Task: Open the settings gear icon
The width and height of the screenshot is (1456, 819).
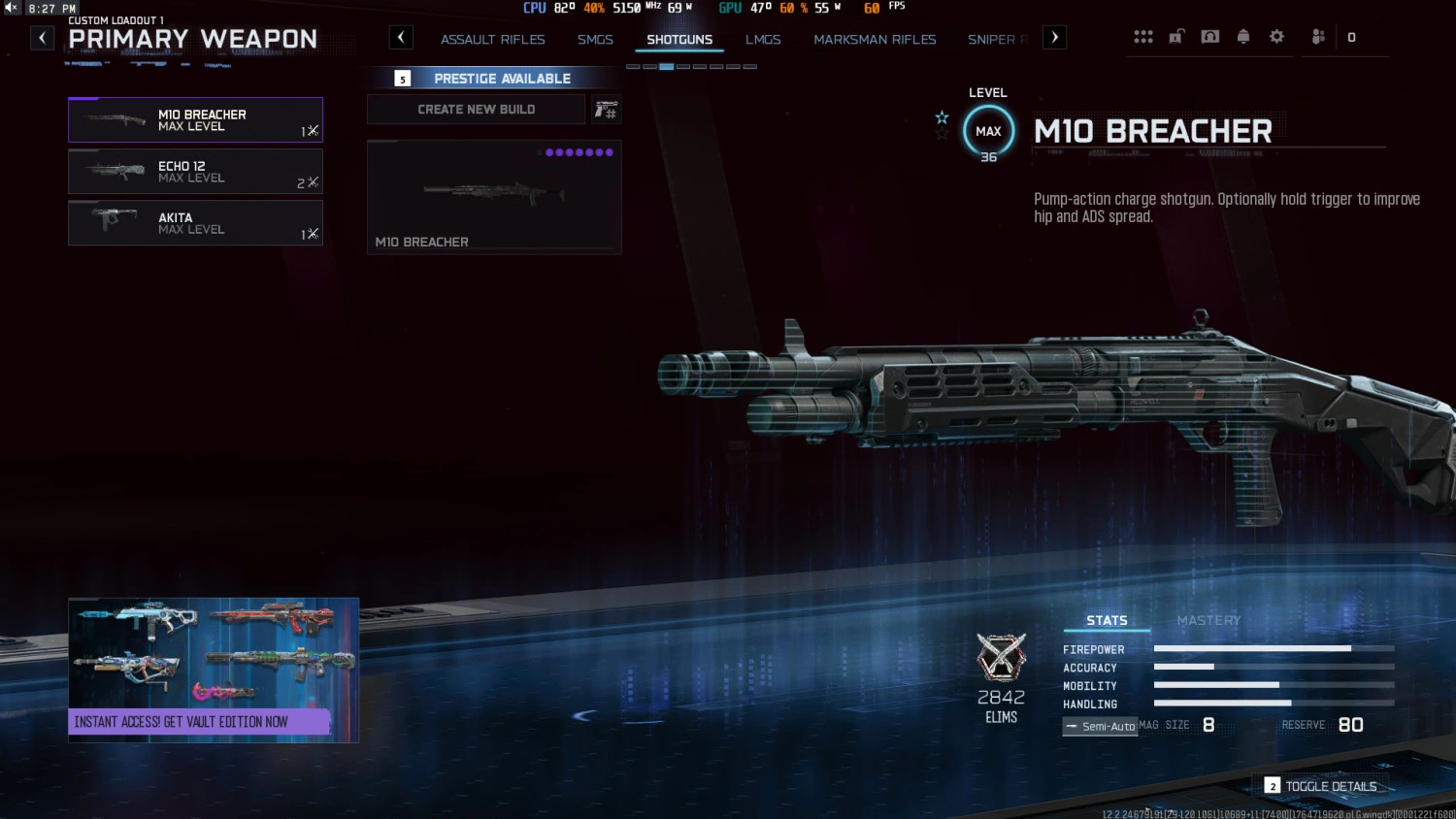Action: (1276, 36)
